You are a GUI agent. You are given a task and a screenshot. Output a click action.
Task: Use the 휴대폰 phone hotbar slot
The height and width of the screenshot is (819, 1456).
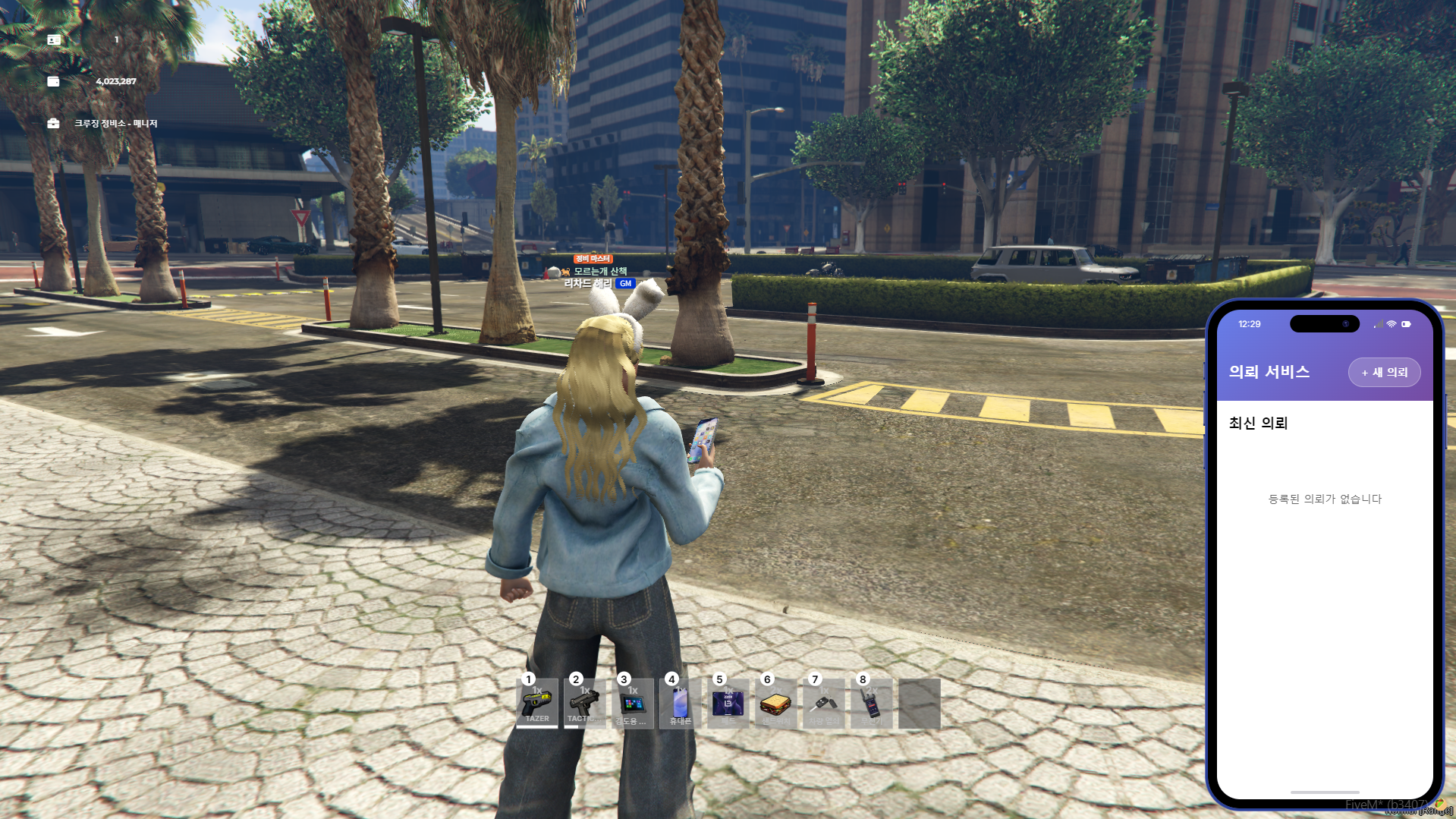(x=681, y=704)
